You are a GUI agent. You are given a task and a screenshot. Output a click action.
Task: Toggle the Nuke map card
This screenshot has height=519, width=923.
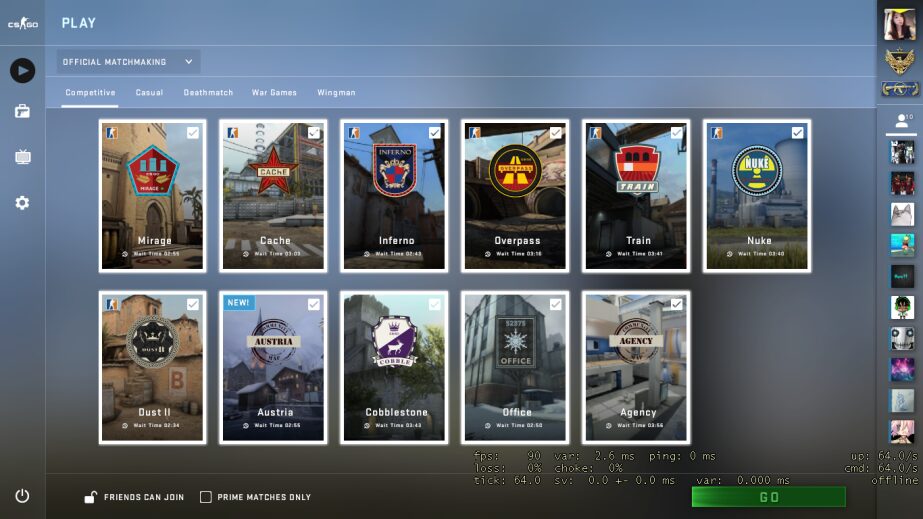(757, 196)
